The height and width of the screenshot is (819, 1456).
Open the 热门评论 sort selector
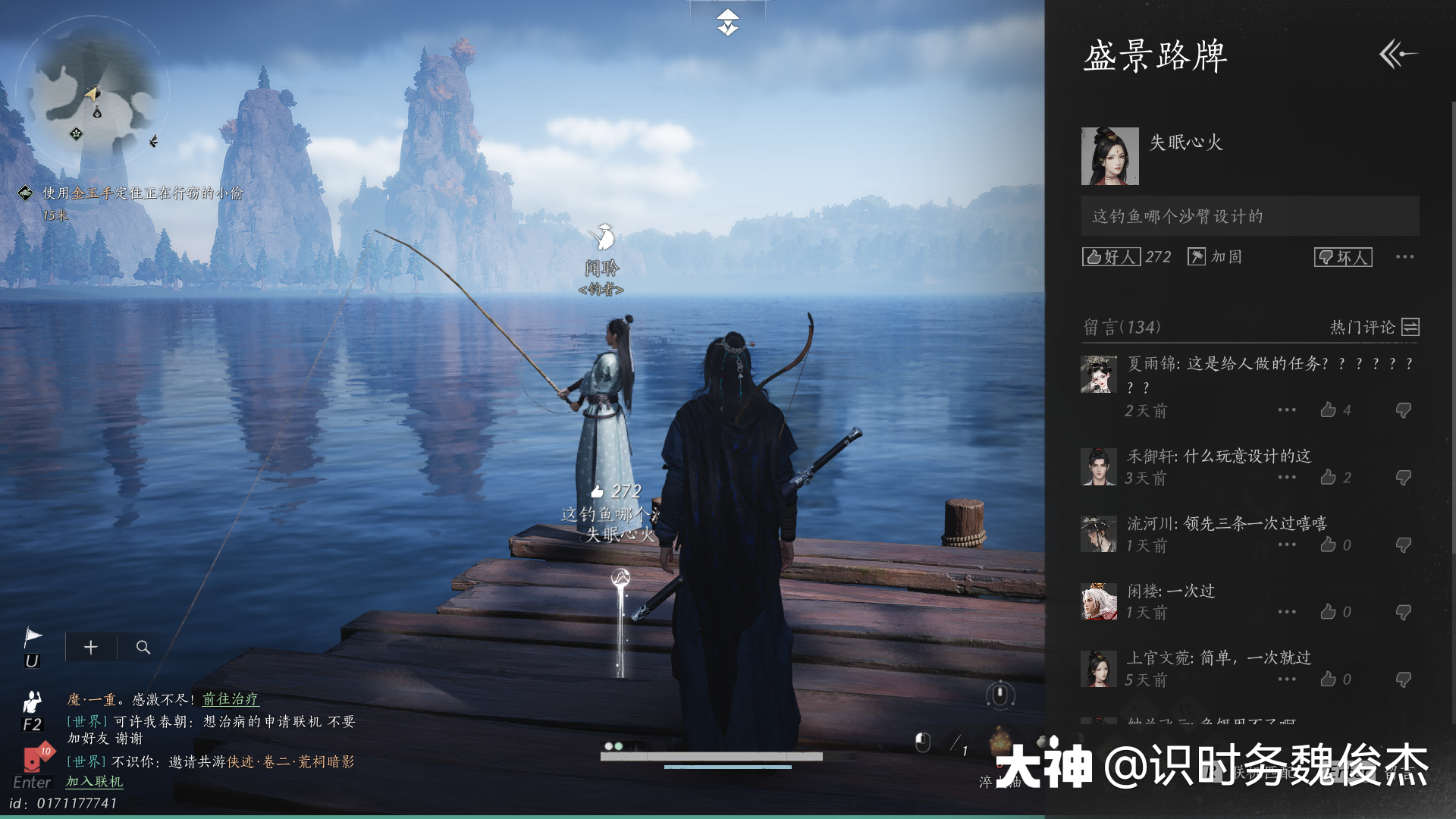pos(1374,327)
